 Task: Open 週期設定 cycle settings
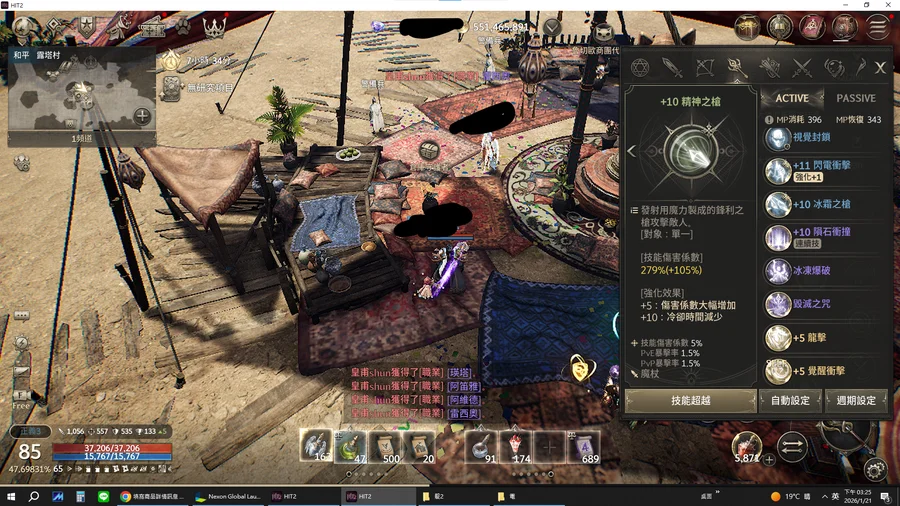(857, 400)
